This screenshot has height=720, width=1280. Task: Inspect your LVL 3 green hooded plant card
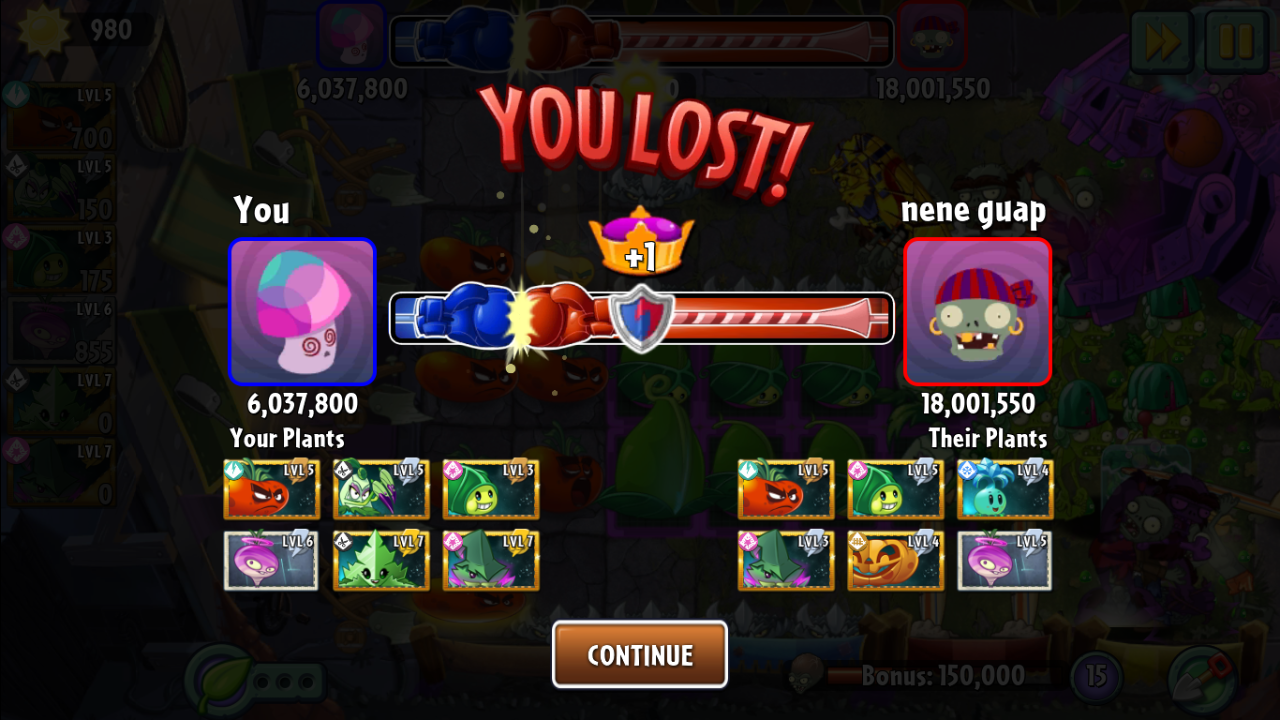click(x=490, y=489)
